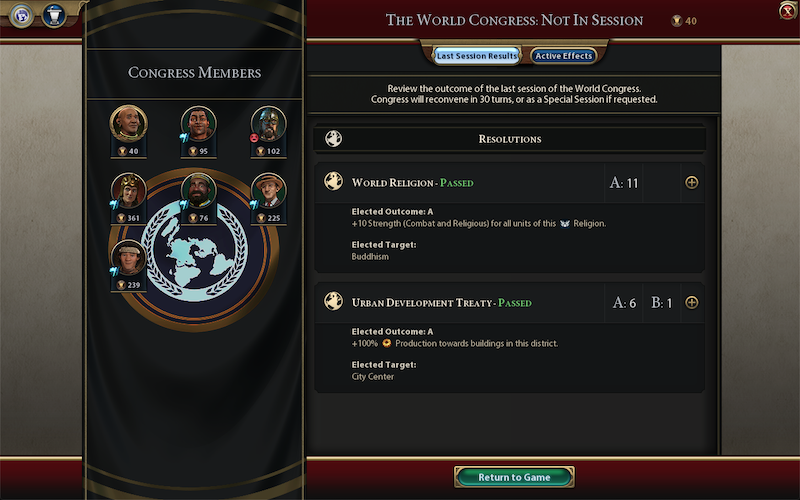Choose the leader portrait showing 95 favor
Screen dimensions: 800x500
point(199,123)
